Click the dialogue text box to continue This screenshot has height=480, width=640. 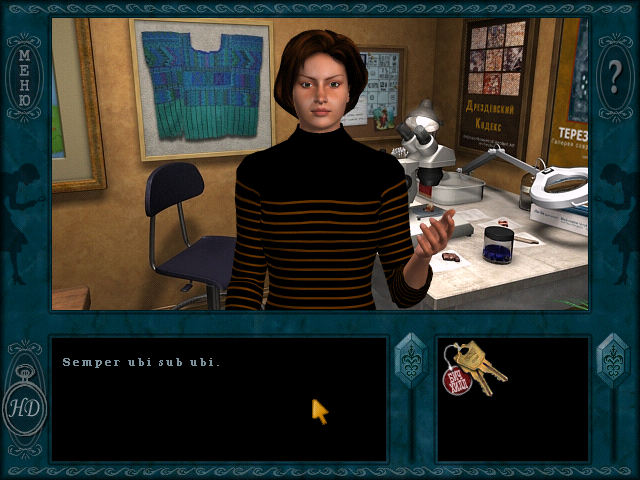coord(218,398)
